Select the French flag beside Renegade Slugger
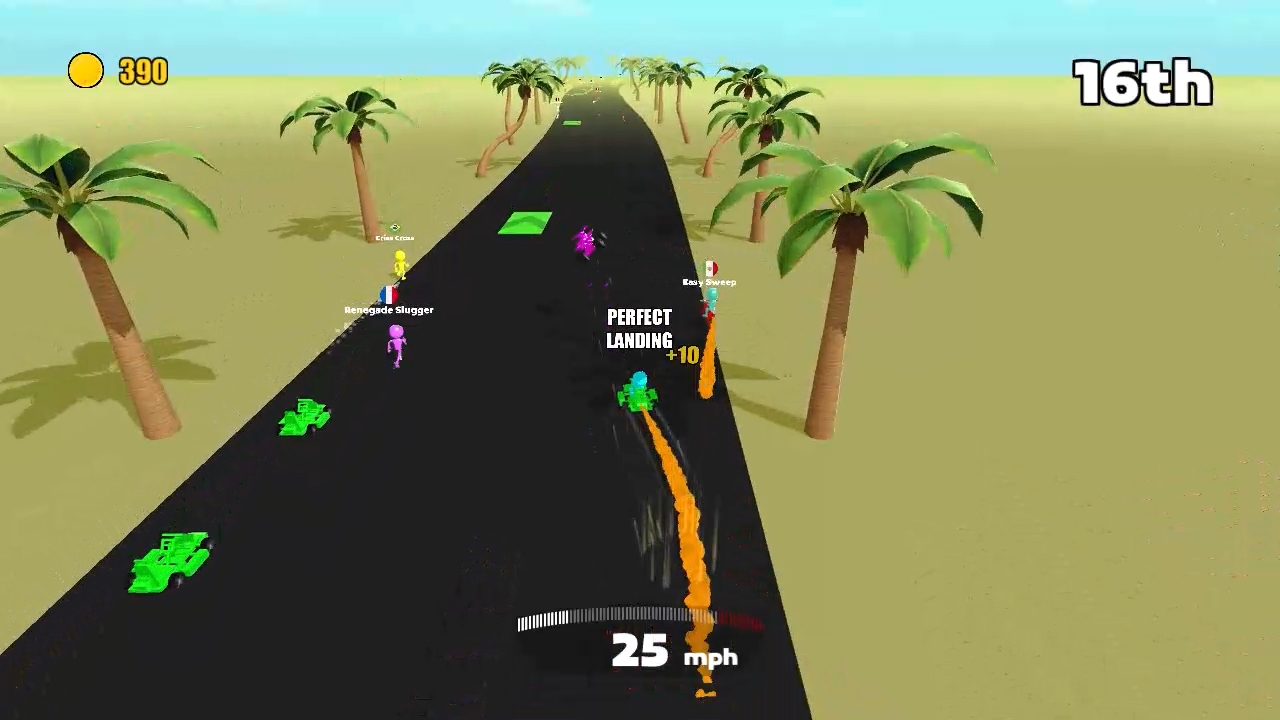The height and width of the screenshot is (720, 1280). coord(388,294)
